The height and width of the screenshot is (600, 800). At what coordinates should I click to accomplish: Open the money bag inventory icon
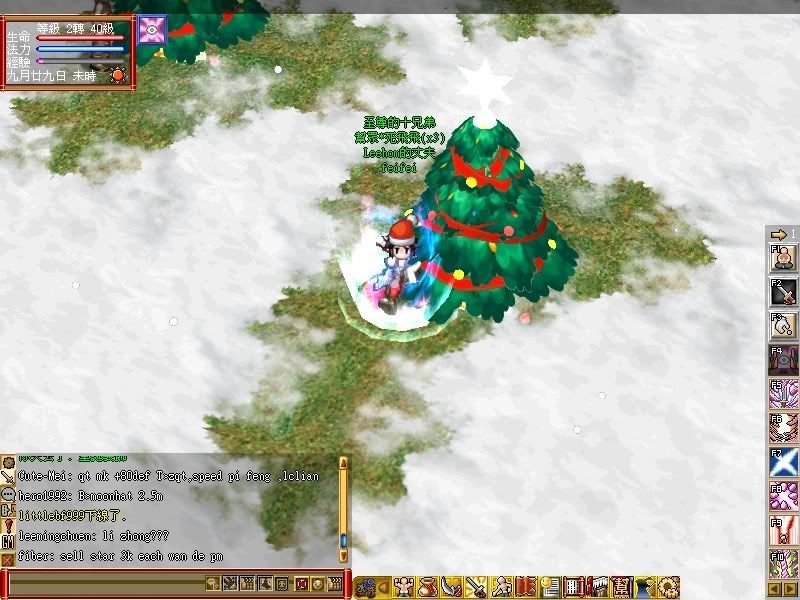click(x=430, y=586)
